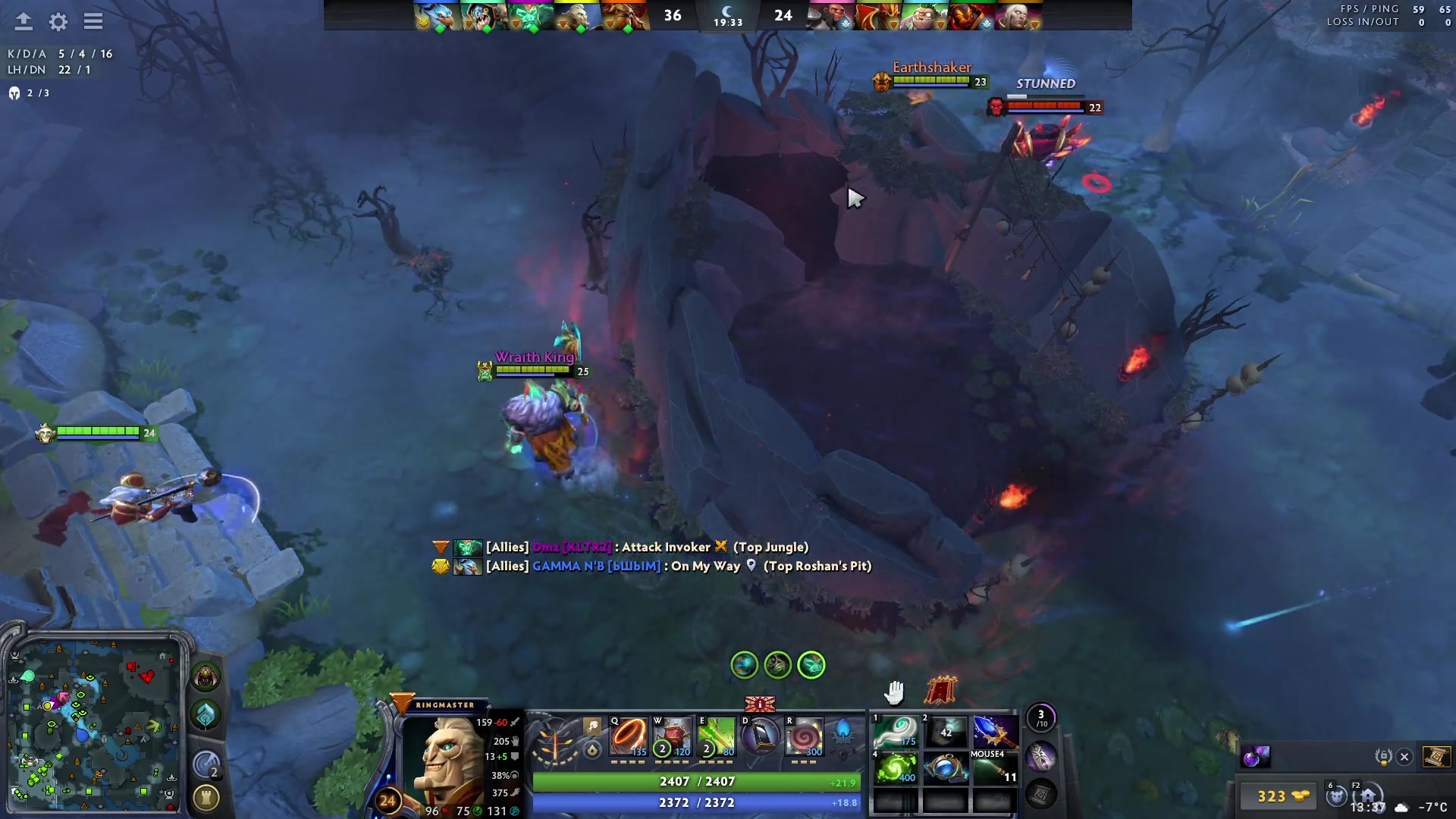Open the hamburger main menu
Screen dimensions: 1456x819
point(93,22)
